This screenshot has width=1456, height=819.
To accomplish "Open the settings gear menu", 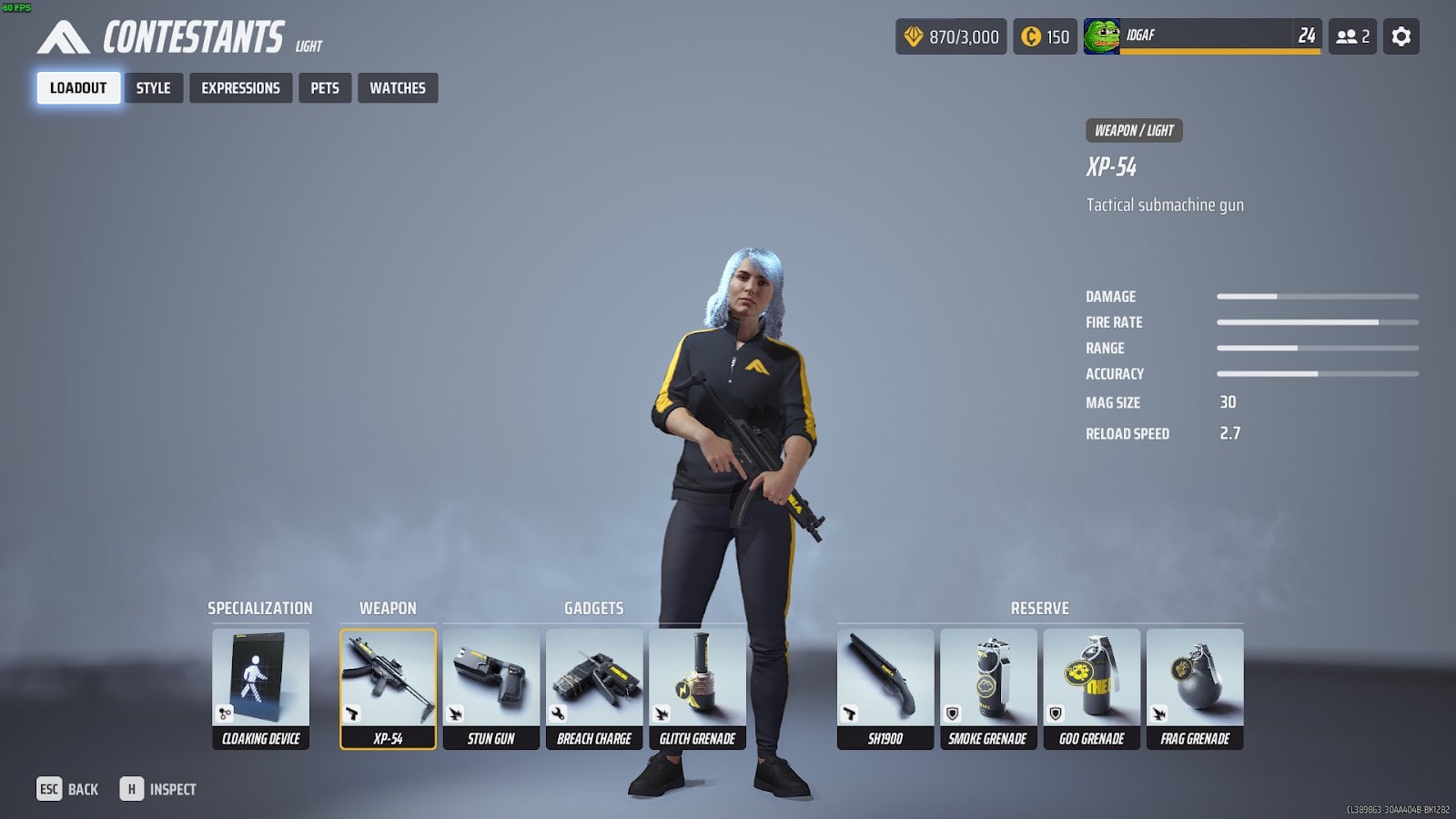I will (1401, 36).
